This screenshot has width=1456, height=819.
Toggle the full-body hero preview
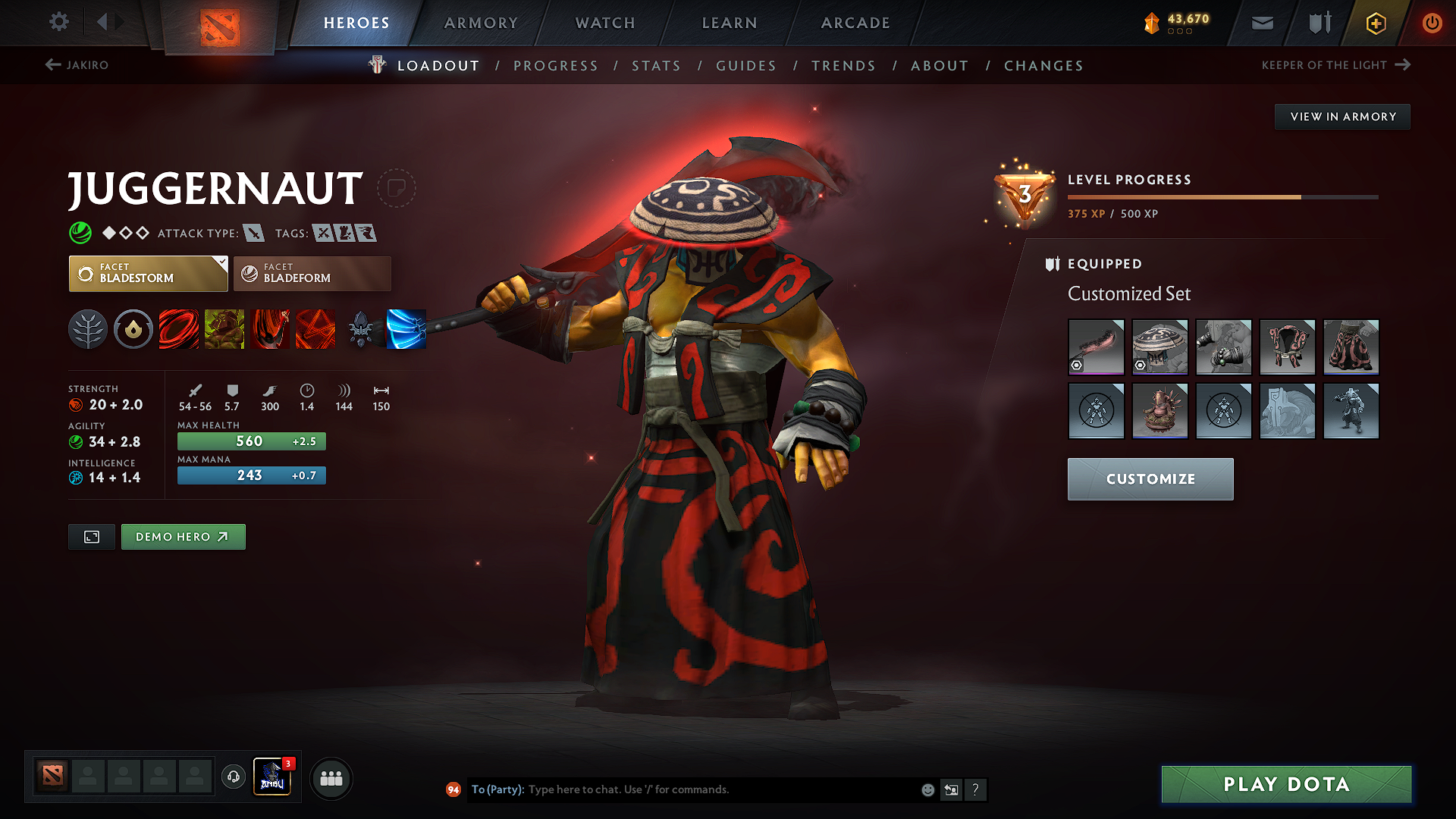pos(91,536)
